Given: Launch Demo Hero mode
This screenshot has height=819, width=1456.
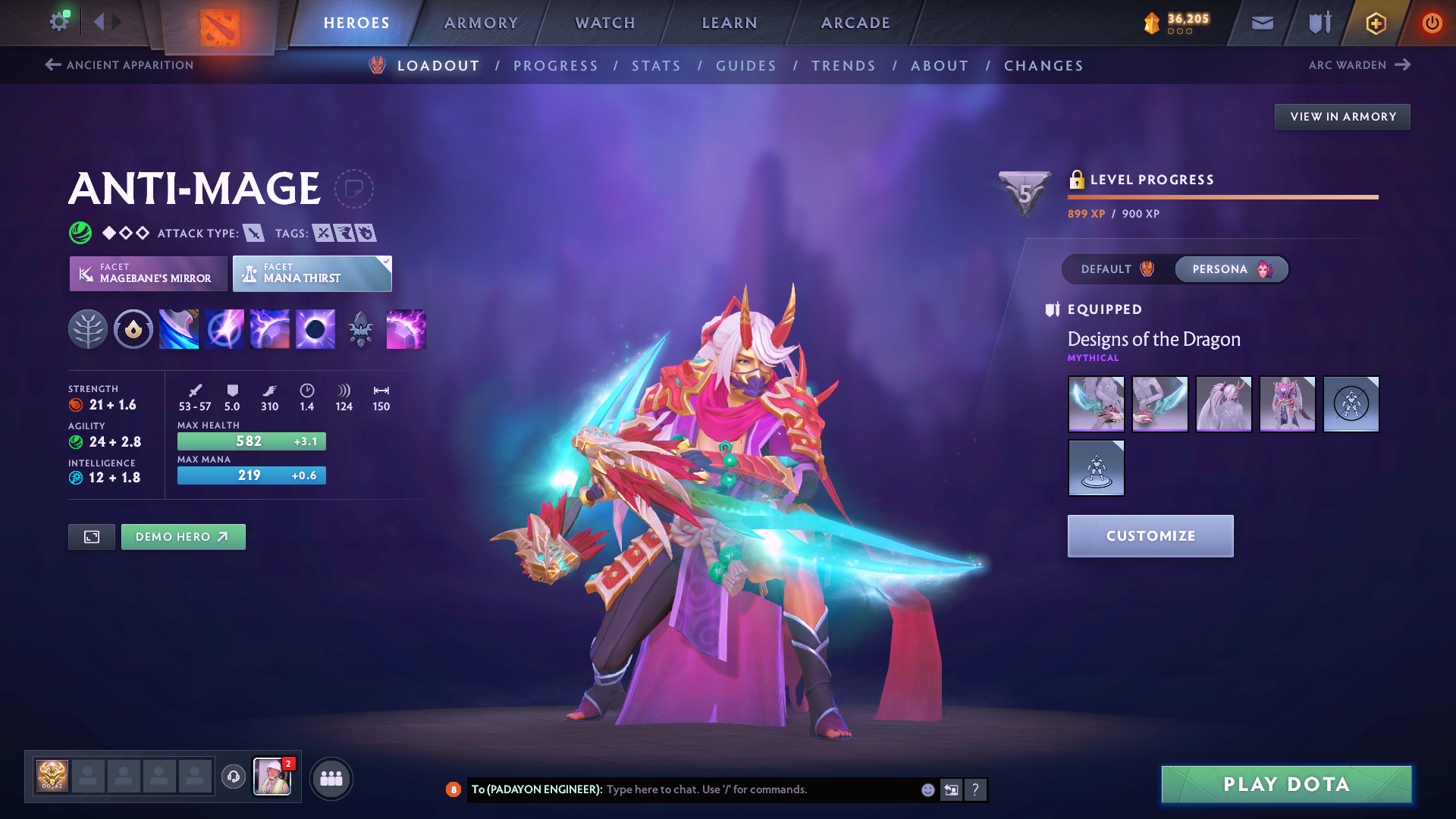Looking at the screenshot, I should point(183,537).
